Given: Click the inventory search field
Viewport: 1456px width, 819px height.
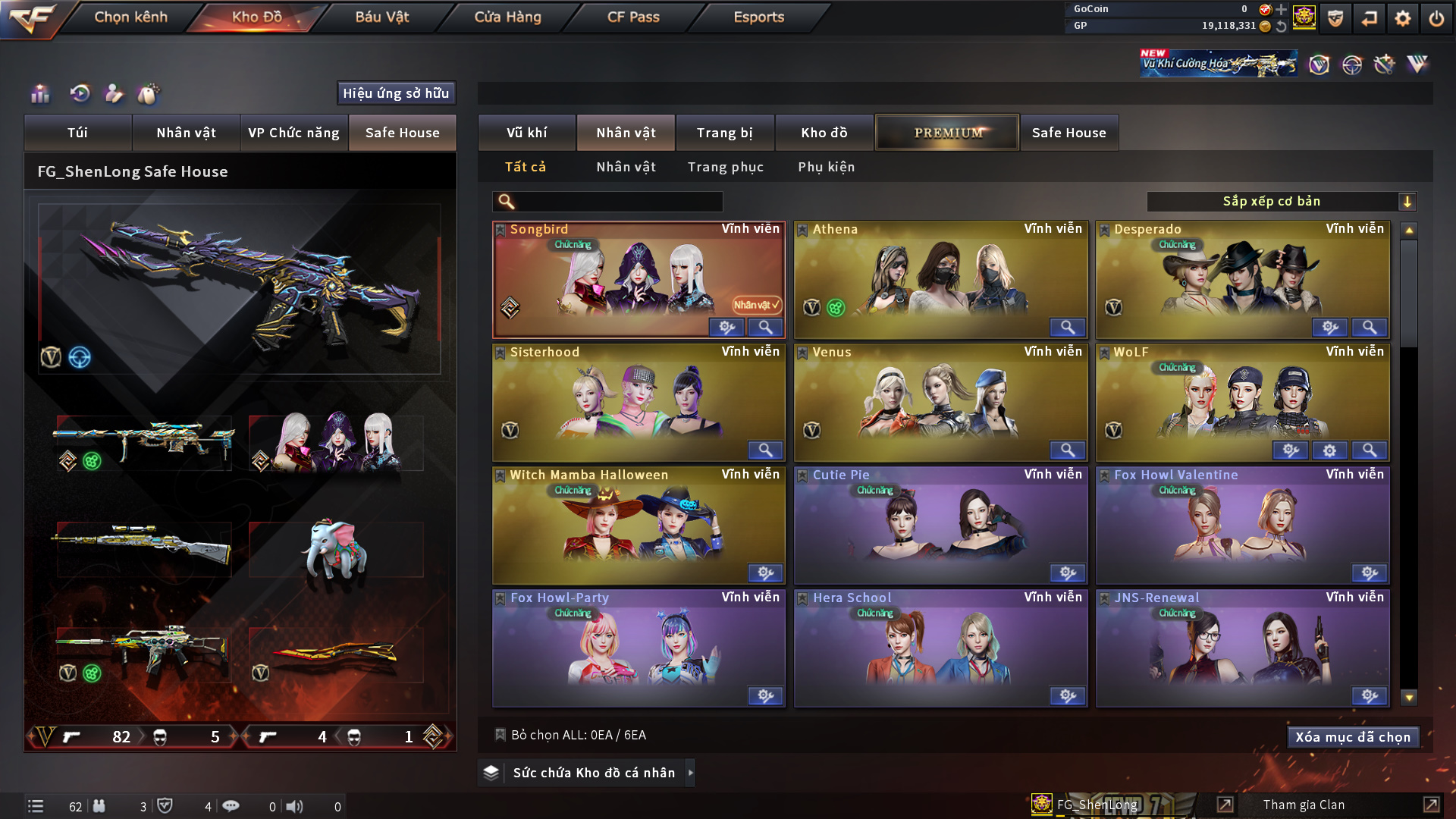Looking at the screenshot, I should click(618, 202).
